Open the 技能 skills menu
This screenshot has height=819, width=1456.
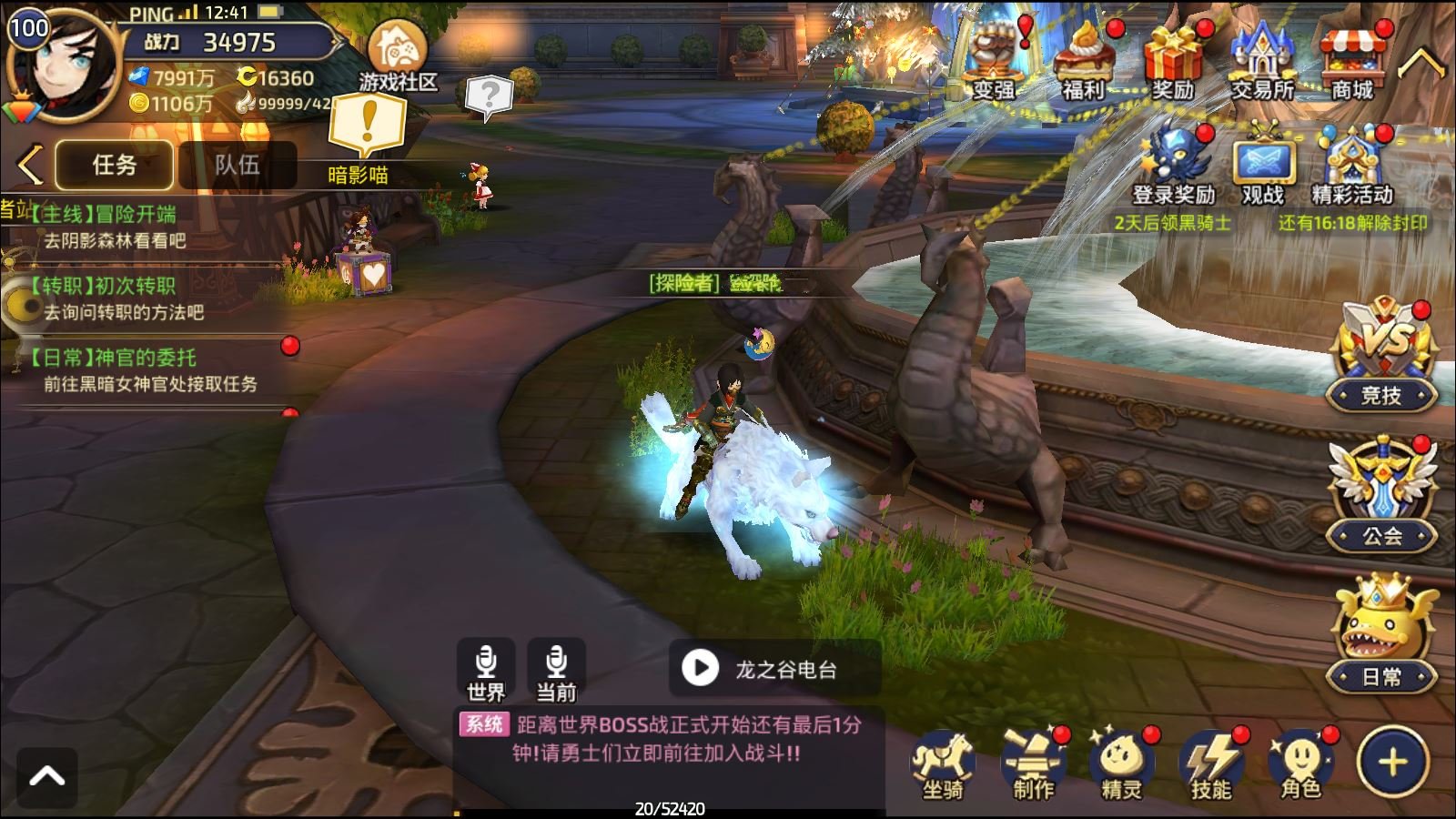pos(1211,764)
